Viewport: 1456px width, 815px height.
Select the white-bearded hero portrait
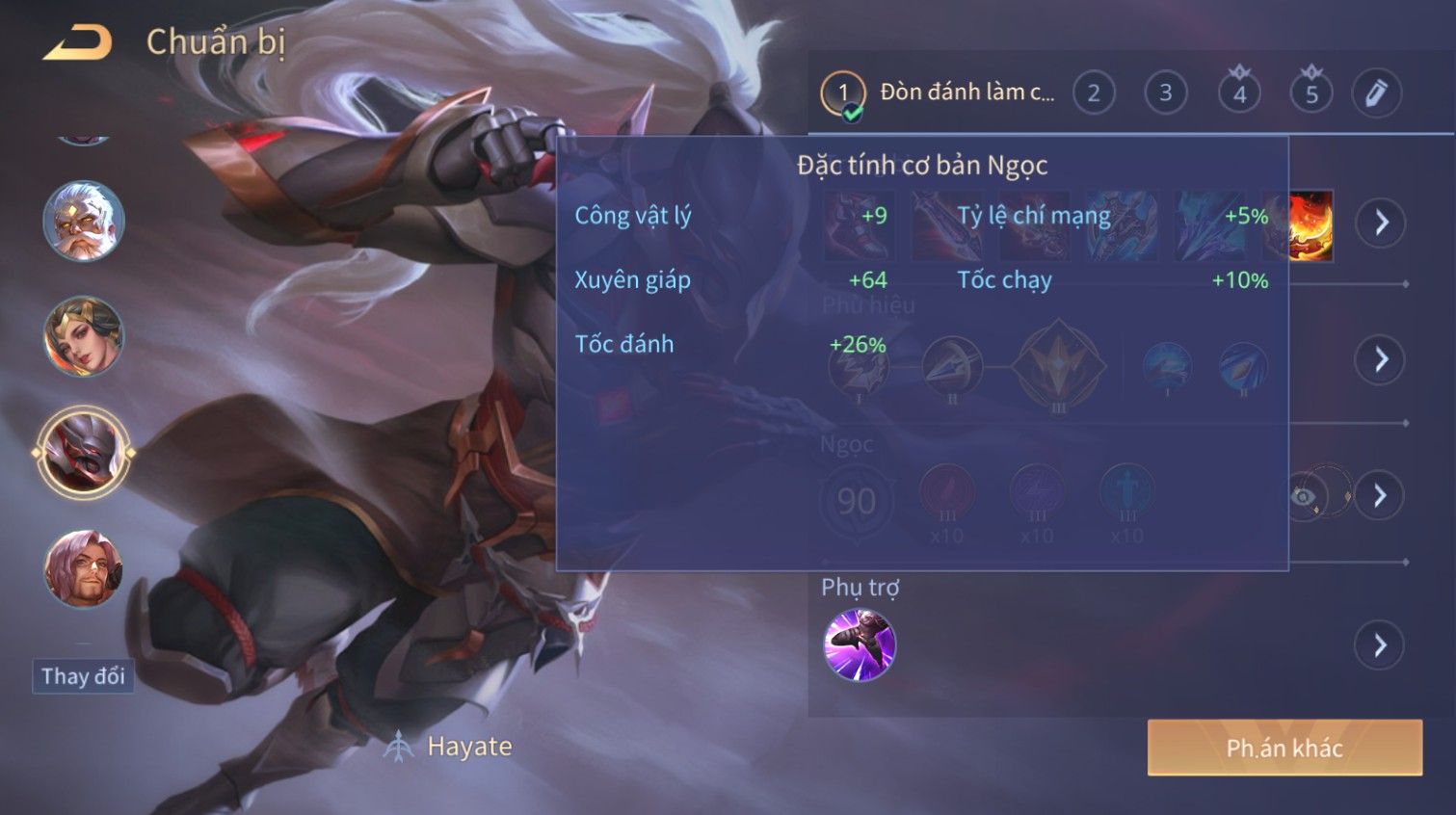pos(84,222)
